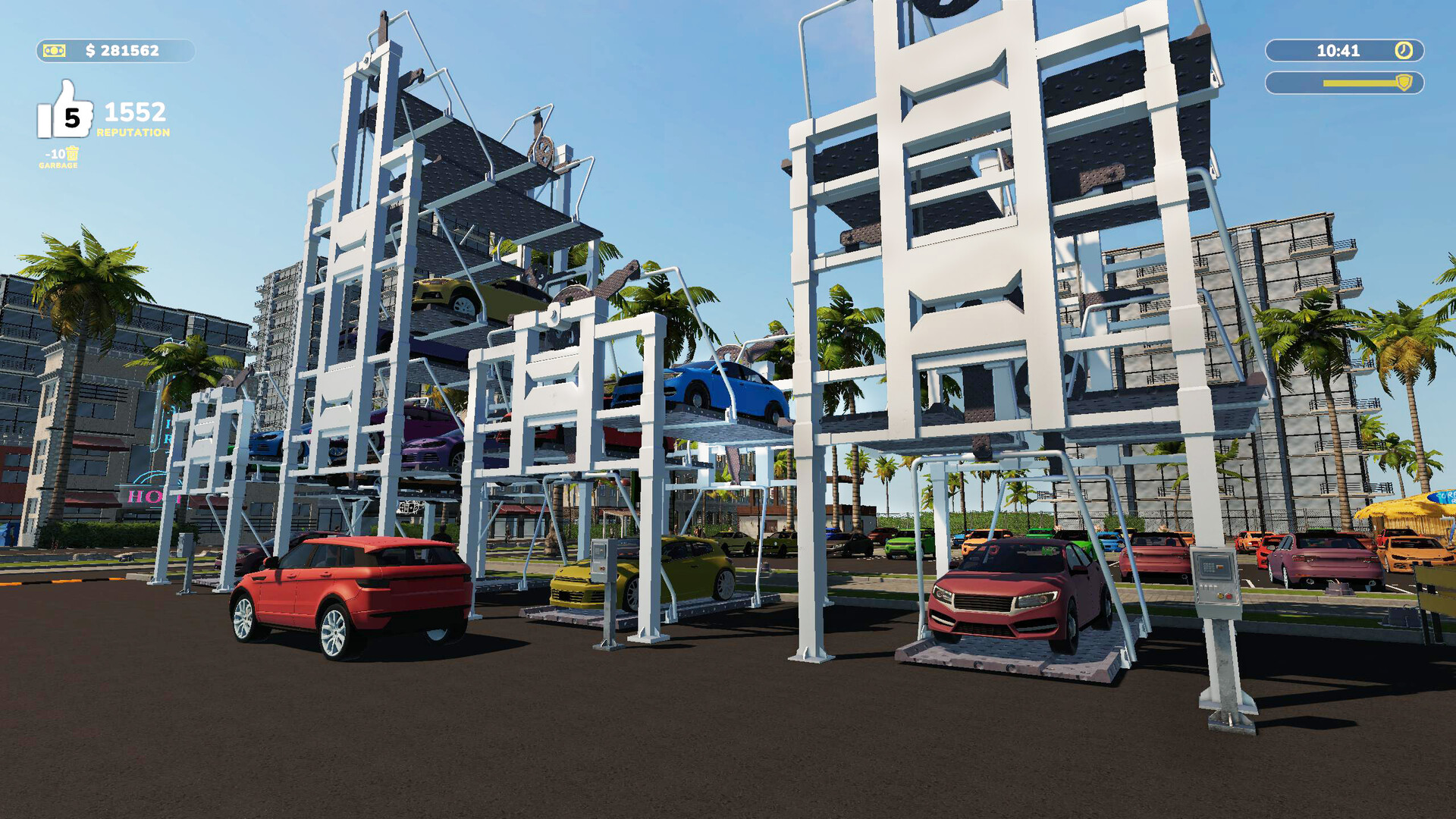Select the dollar sign in the money bar
The width and height of the screenshot is (1456, 819).
point(93,52)
